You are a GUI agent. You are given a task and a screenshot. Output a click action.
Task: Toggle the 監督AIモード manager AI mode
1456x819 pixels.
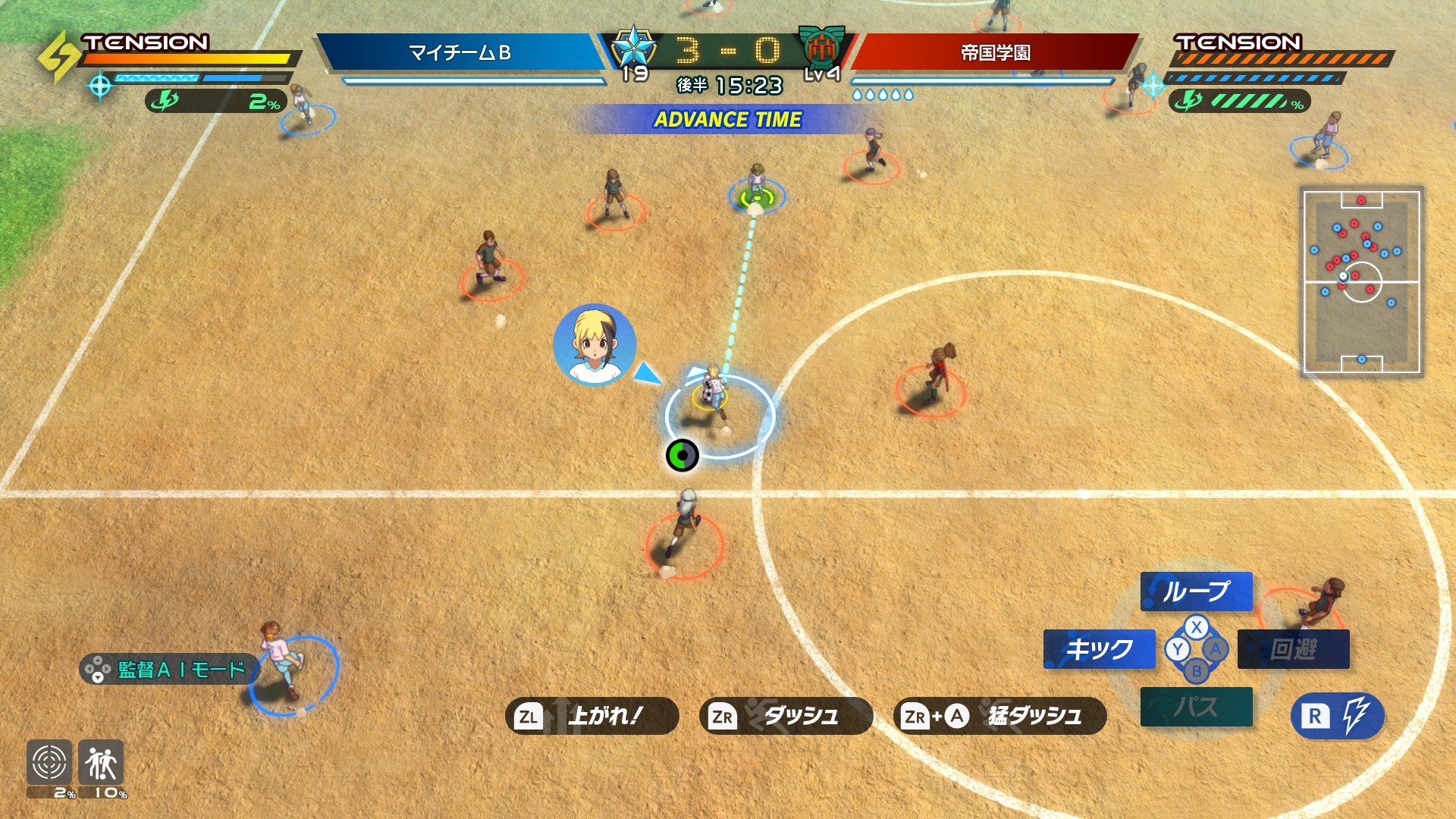pyautogui.click(x=168, y=670)
